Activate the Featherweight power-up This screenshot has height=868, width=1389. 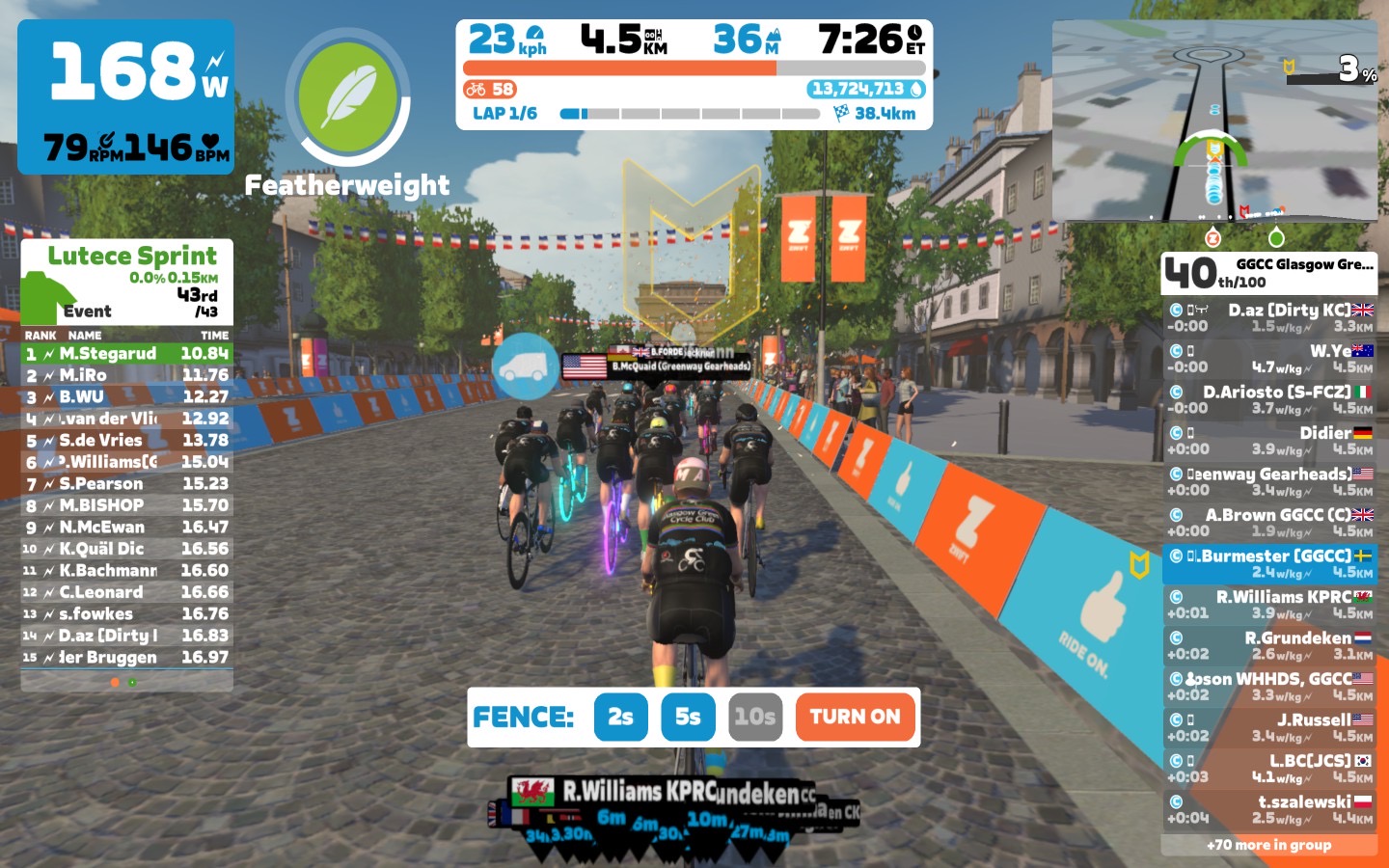347,97
